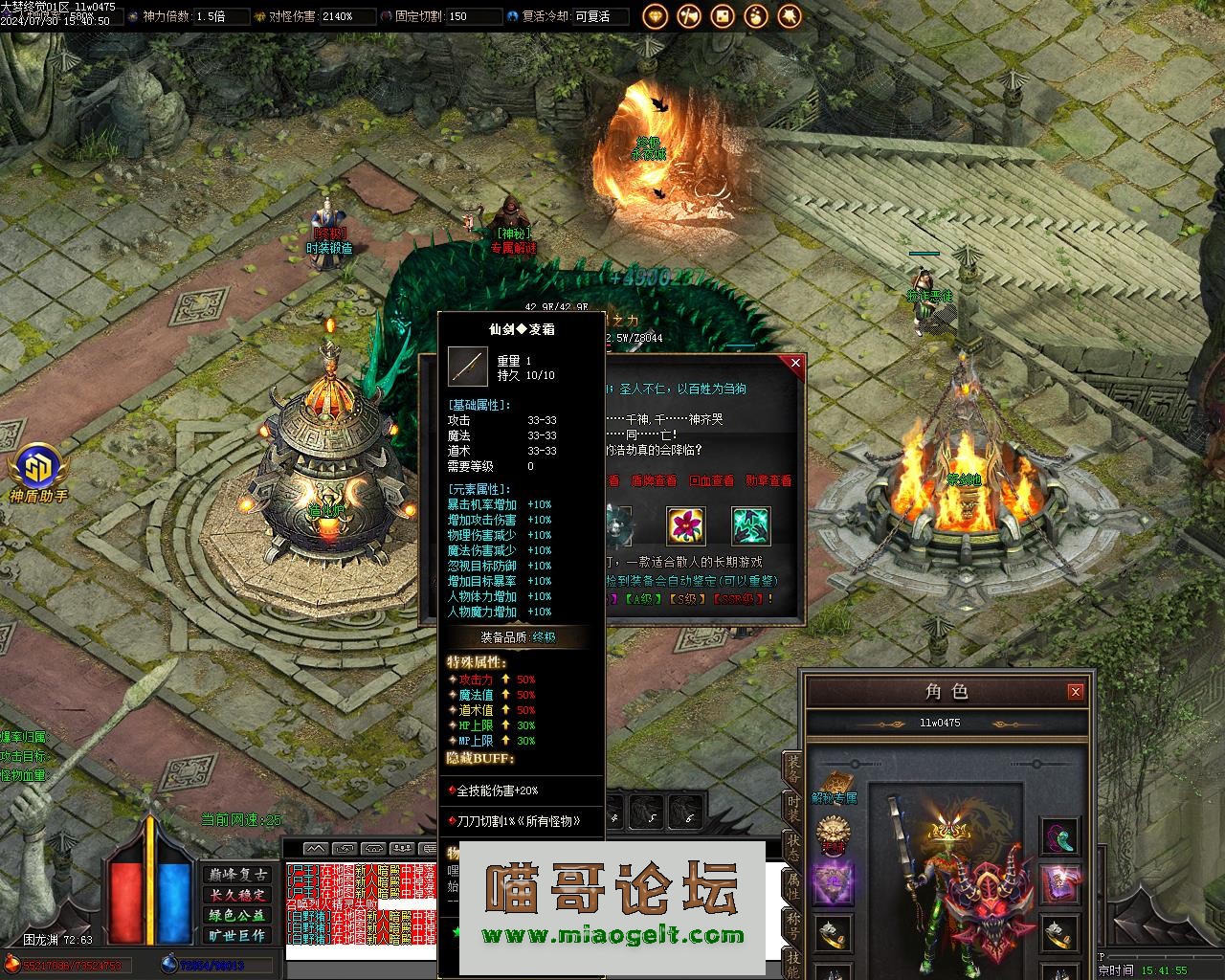Close the NPC dialogue window
1225x980 pixels.
794,363
